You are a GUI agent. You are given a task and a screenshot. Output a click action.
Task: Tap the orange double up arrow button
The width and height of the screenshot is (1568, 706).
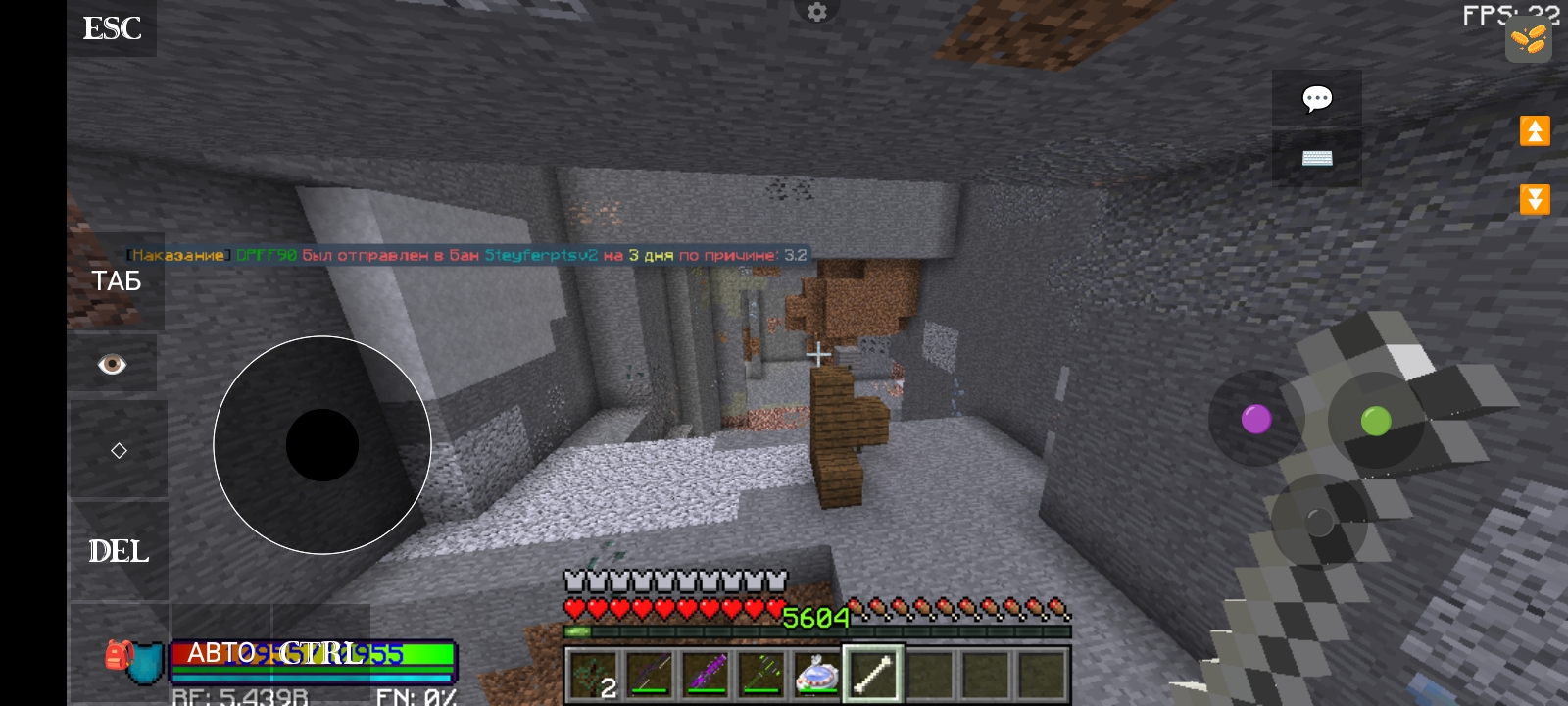(1535, 130)
